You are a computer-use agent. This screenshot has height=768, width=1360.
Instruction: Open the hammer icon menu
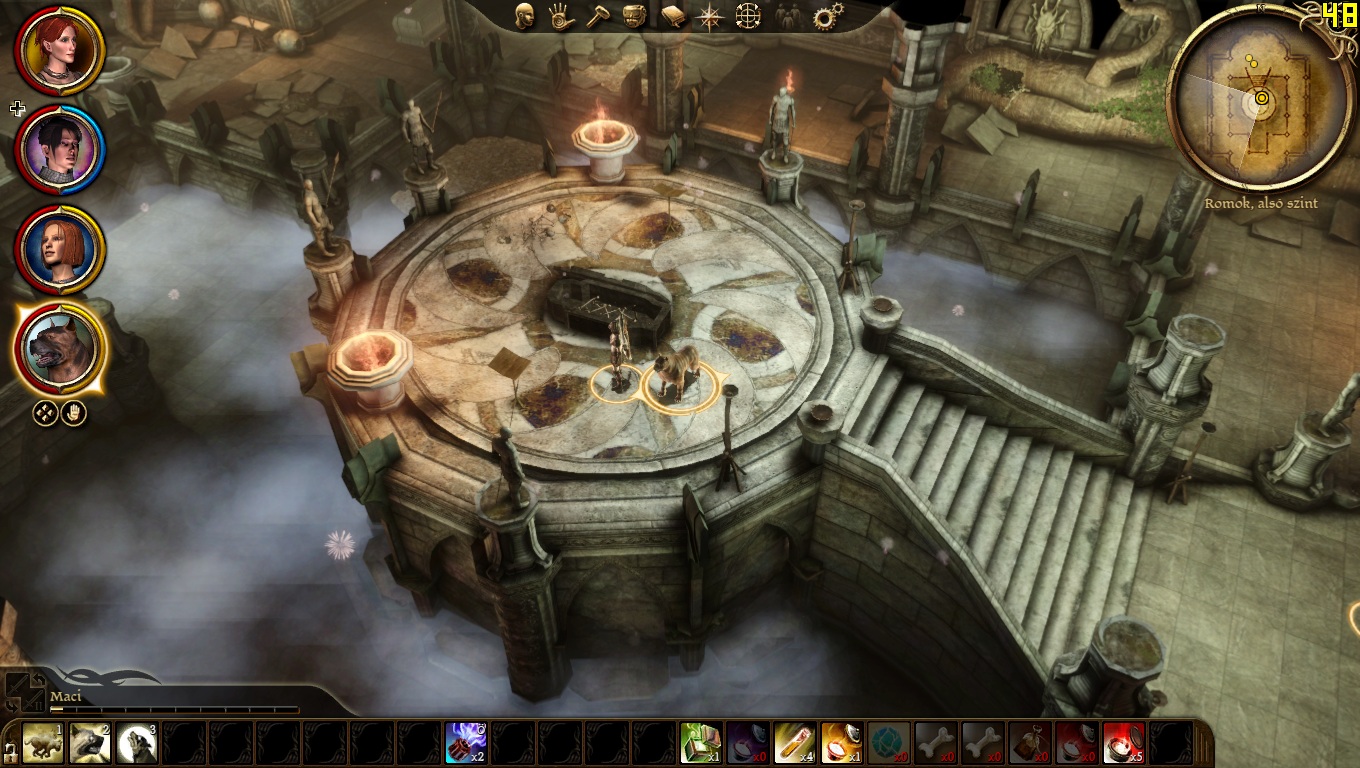(598, 16)
